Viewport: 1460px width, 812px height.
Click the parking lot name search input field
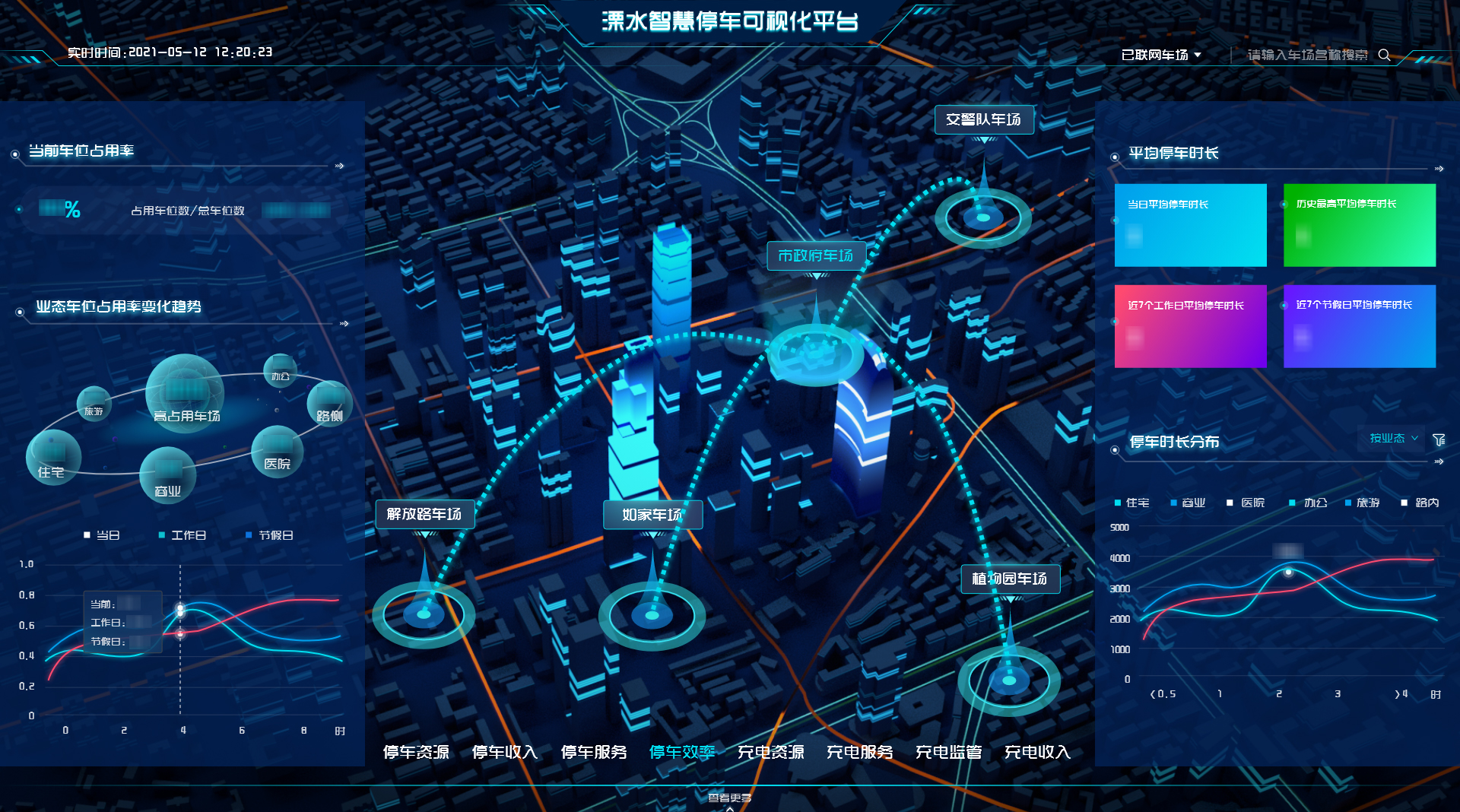click(1306, 55)
